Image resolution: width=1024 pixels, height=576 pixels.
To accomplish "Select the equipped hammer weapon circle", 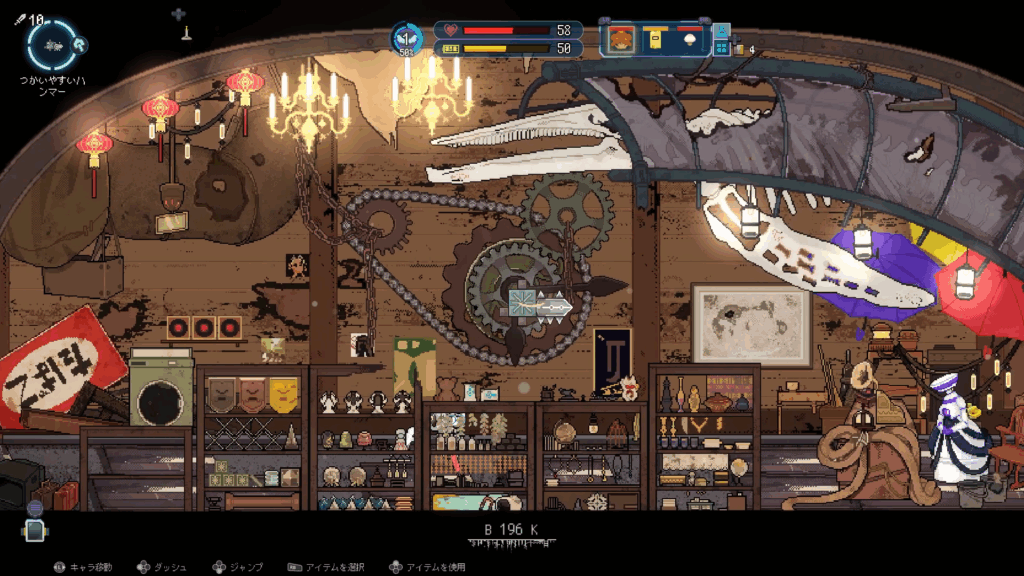I will tap(51, 46).
